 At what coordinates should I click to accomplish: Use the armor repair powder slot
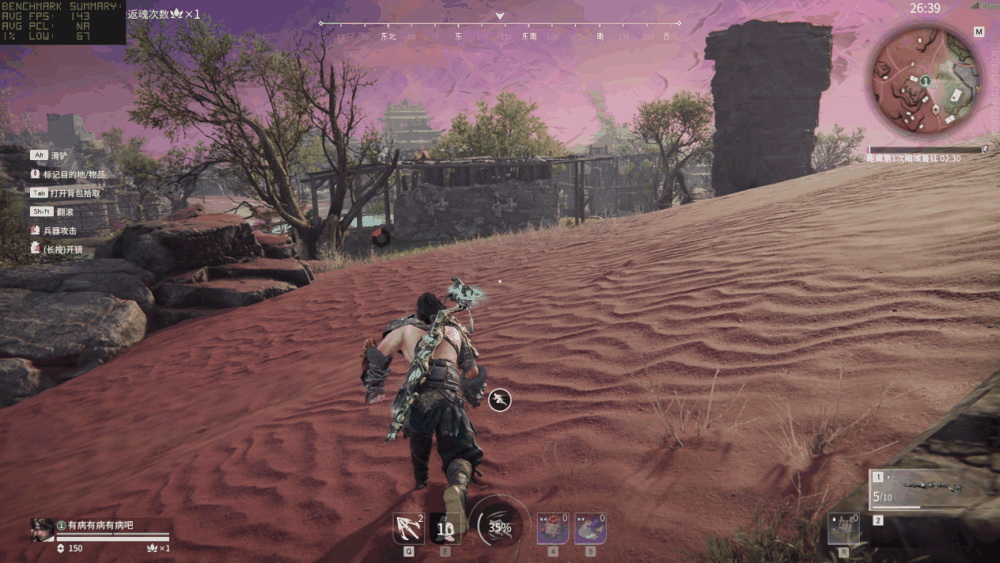[x=590, y=528]
